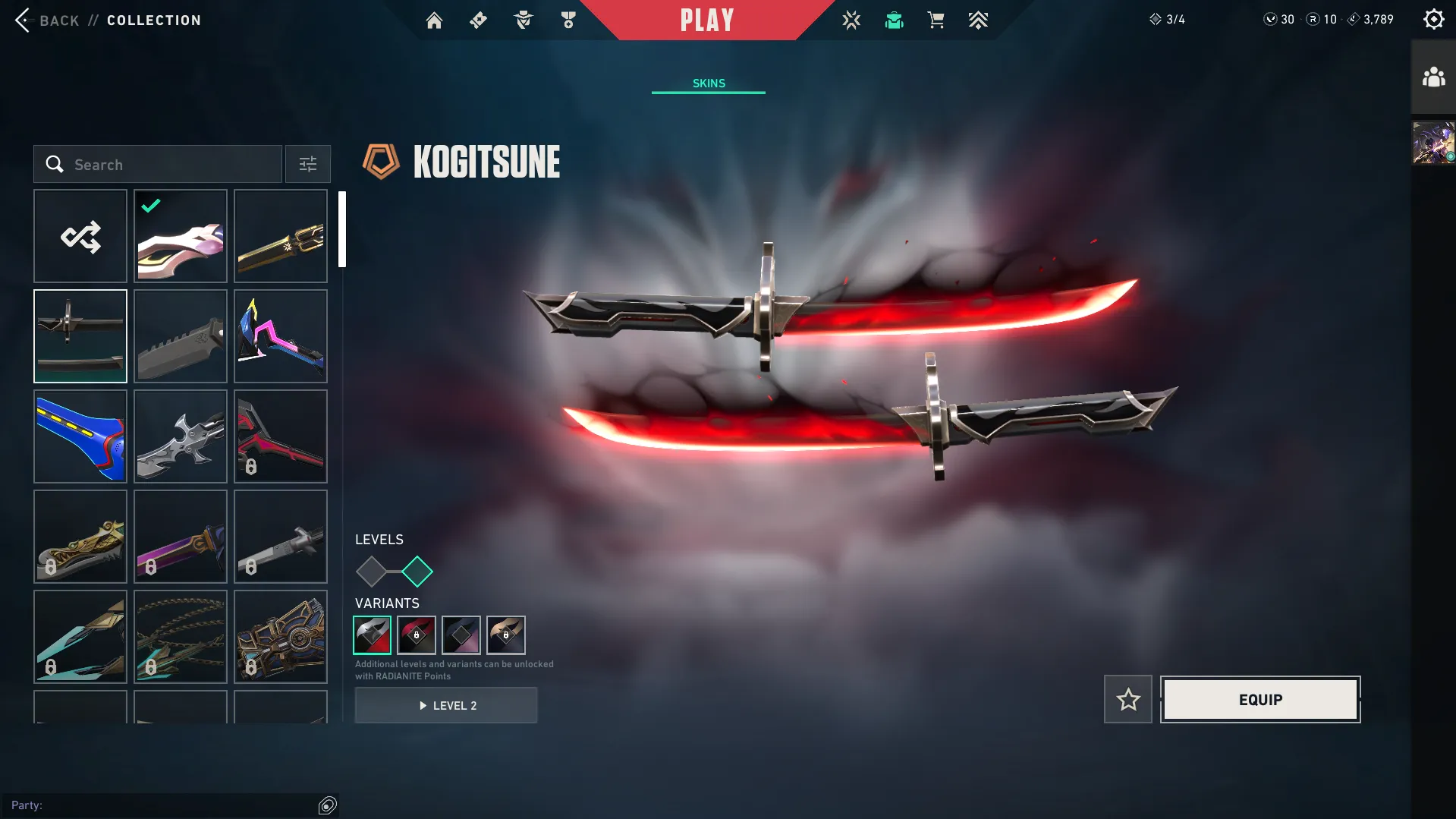Open the Battle Pass ticket icon
The height and width of the screenshot is (819, 1456).
click(478, 20)
